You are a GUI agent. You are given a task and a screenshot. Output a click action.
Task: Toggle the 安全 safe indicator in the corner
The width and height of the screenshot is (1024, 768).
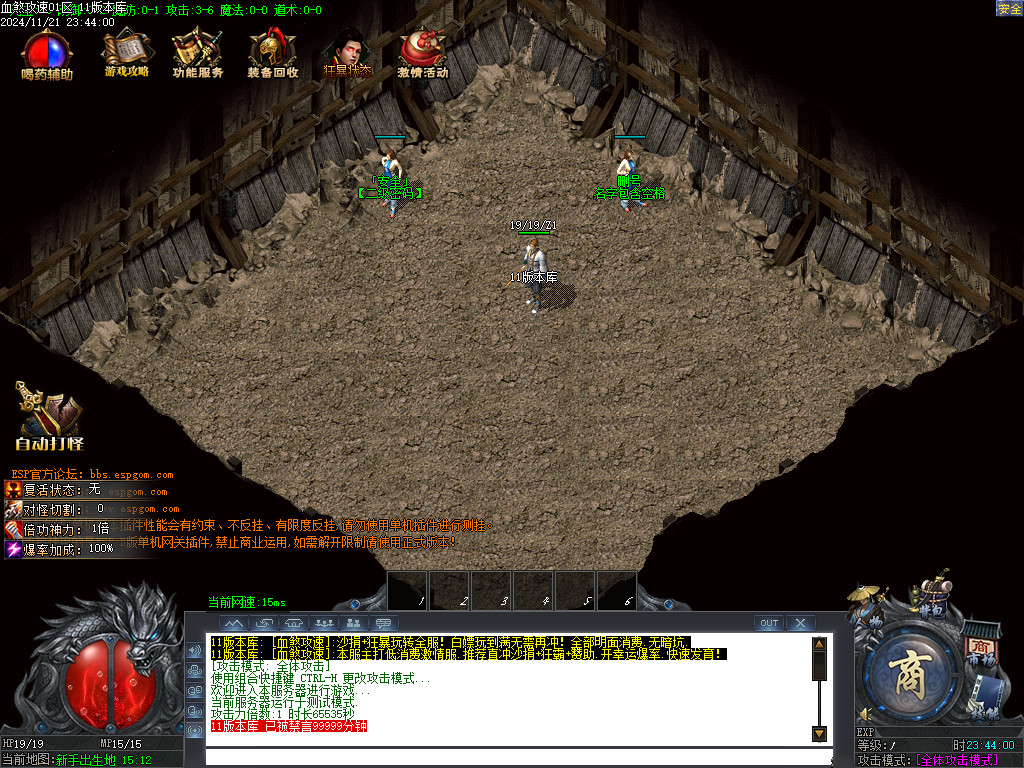1009,9
